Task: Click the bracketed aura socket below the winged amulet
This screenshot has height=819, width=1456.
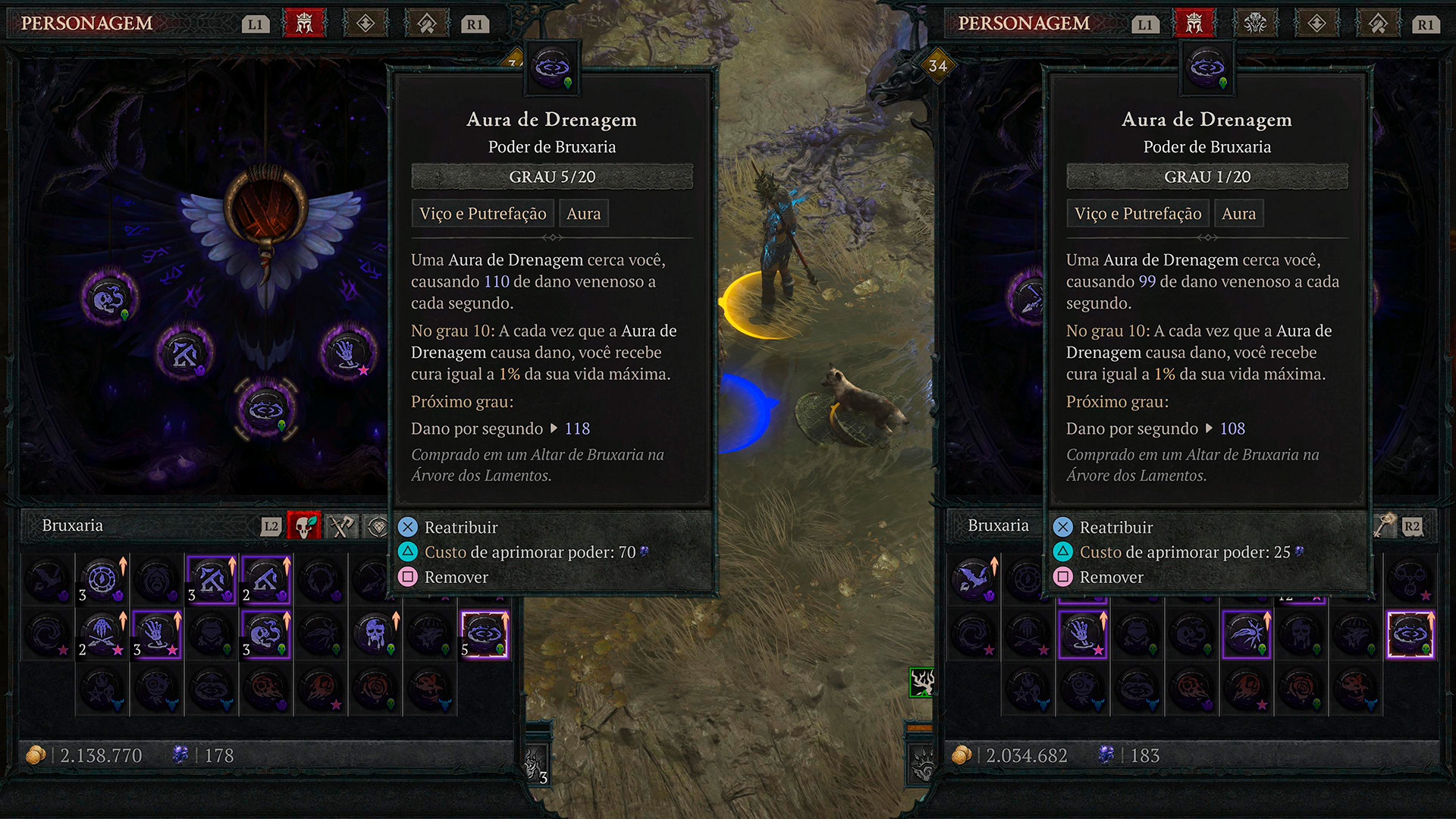Action: 266,409
